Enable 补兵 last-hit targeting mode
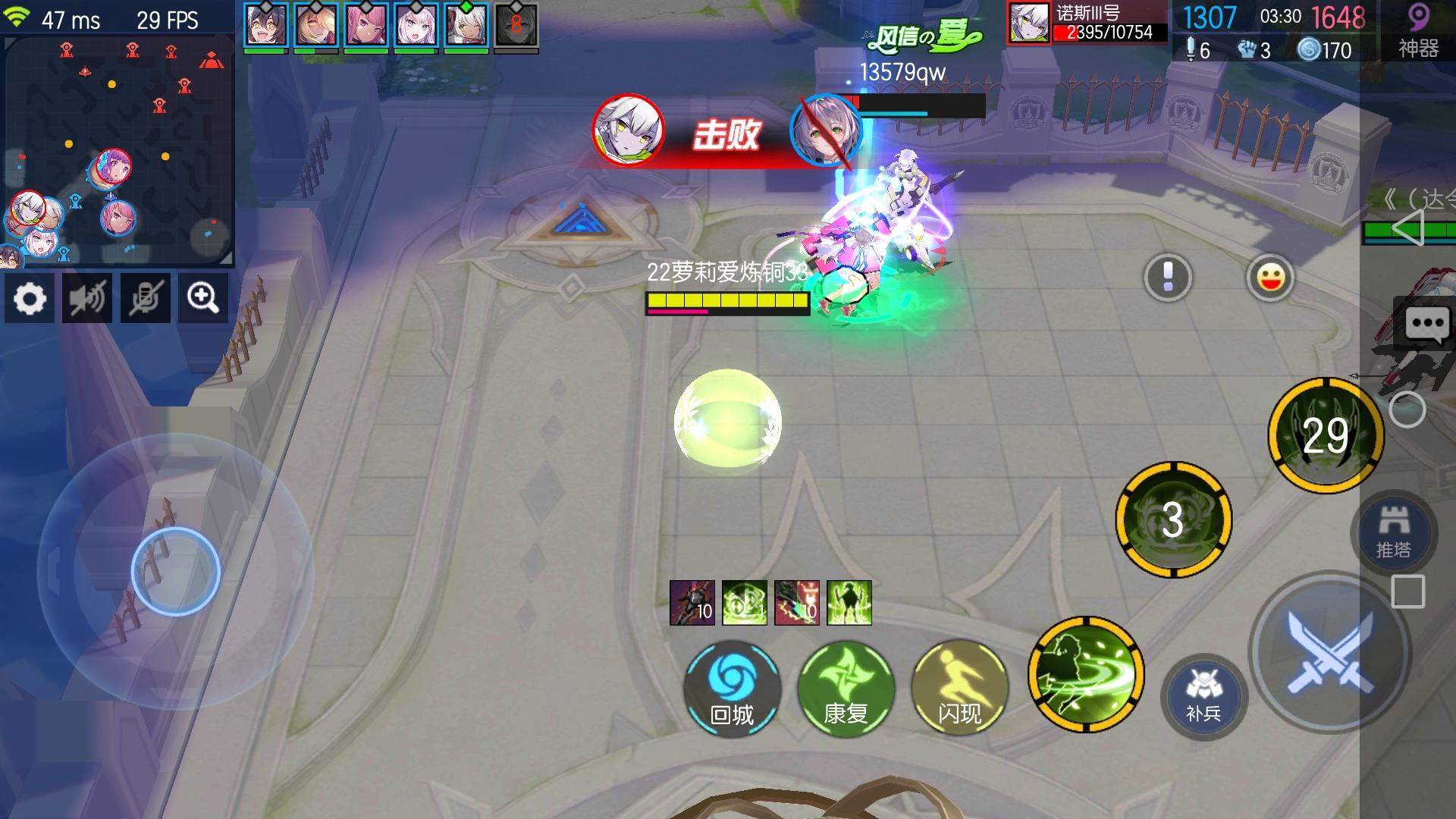This screenshot has width=1456, height=819. tap(1202, 694)
